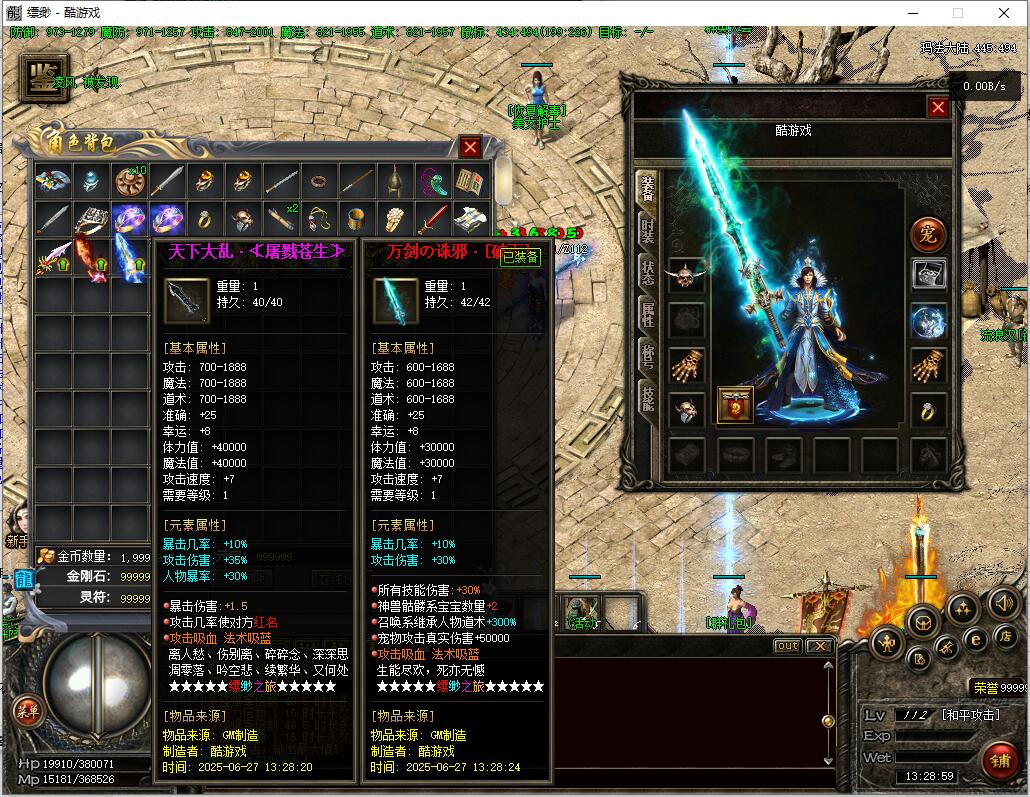Close the character backpack window
Viewport: 1030px width, 797px height.
(470, 147)
